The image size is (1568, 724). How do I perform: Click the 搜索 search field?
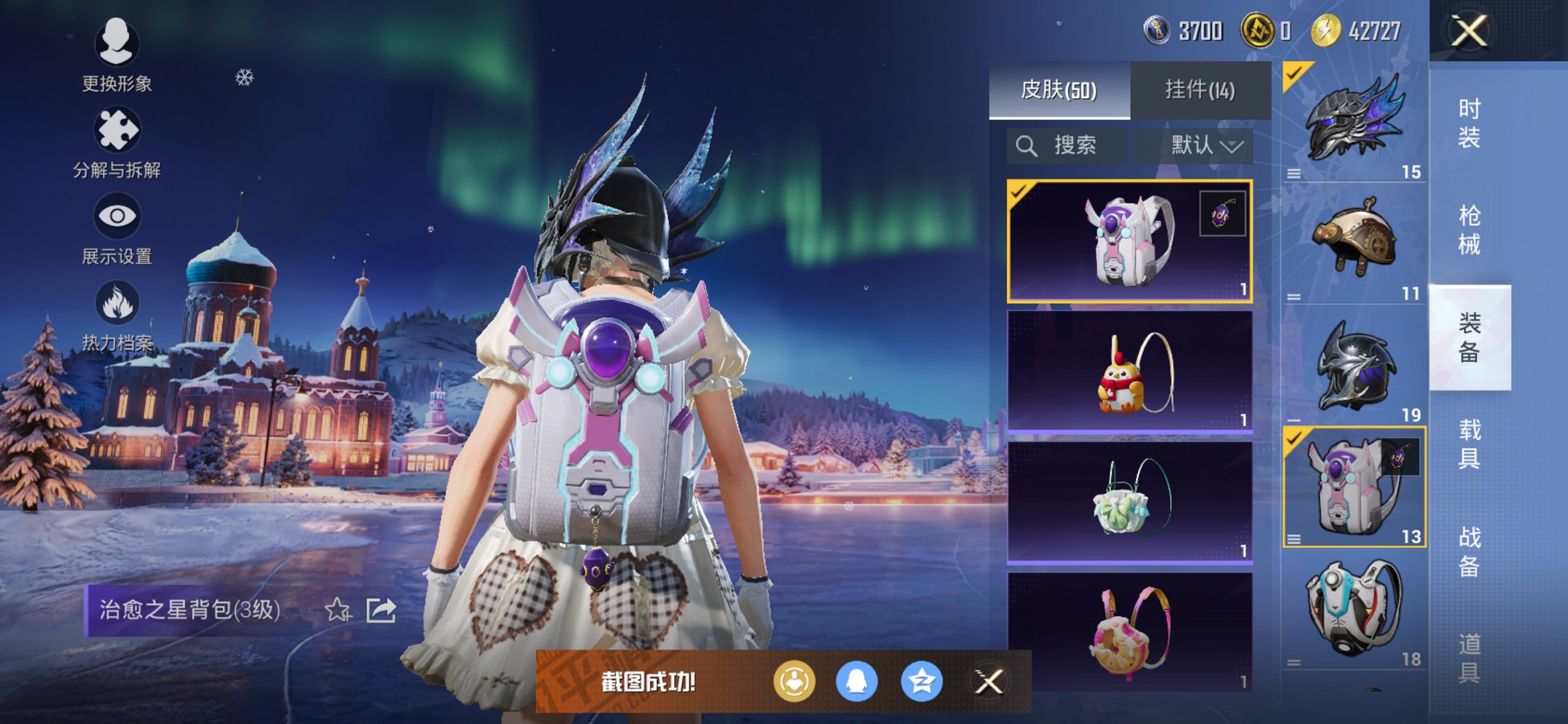1067,146
